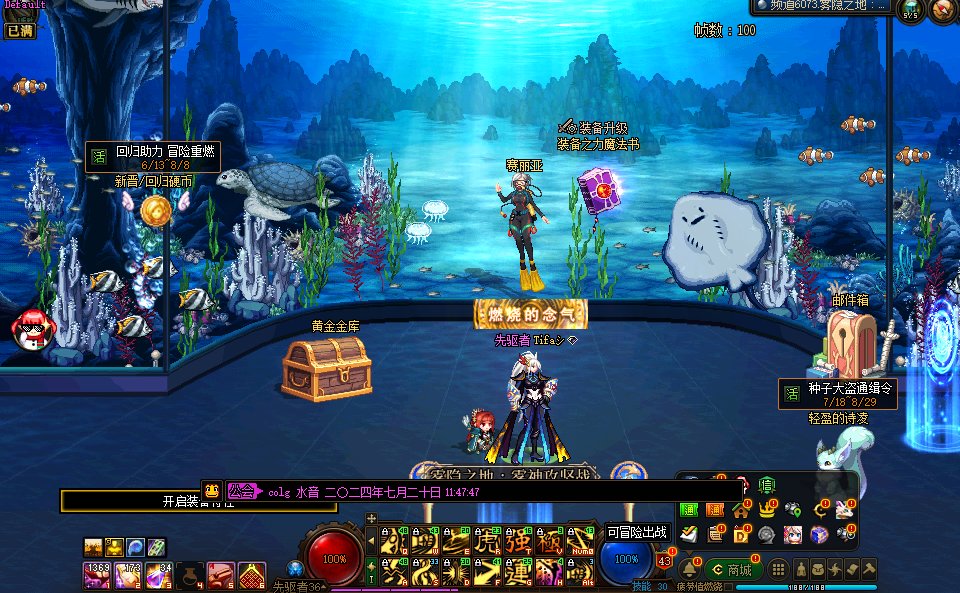Click the channel 频道6073 location bar

point(822,7)
